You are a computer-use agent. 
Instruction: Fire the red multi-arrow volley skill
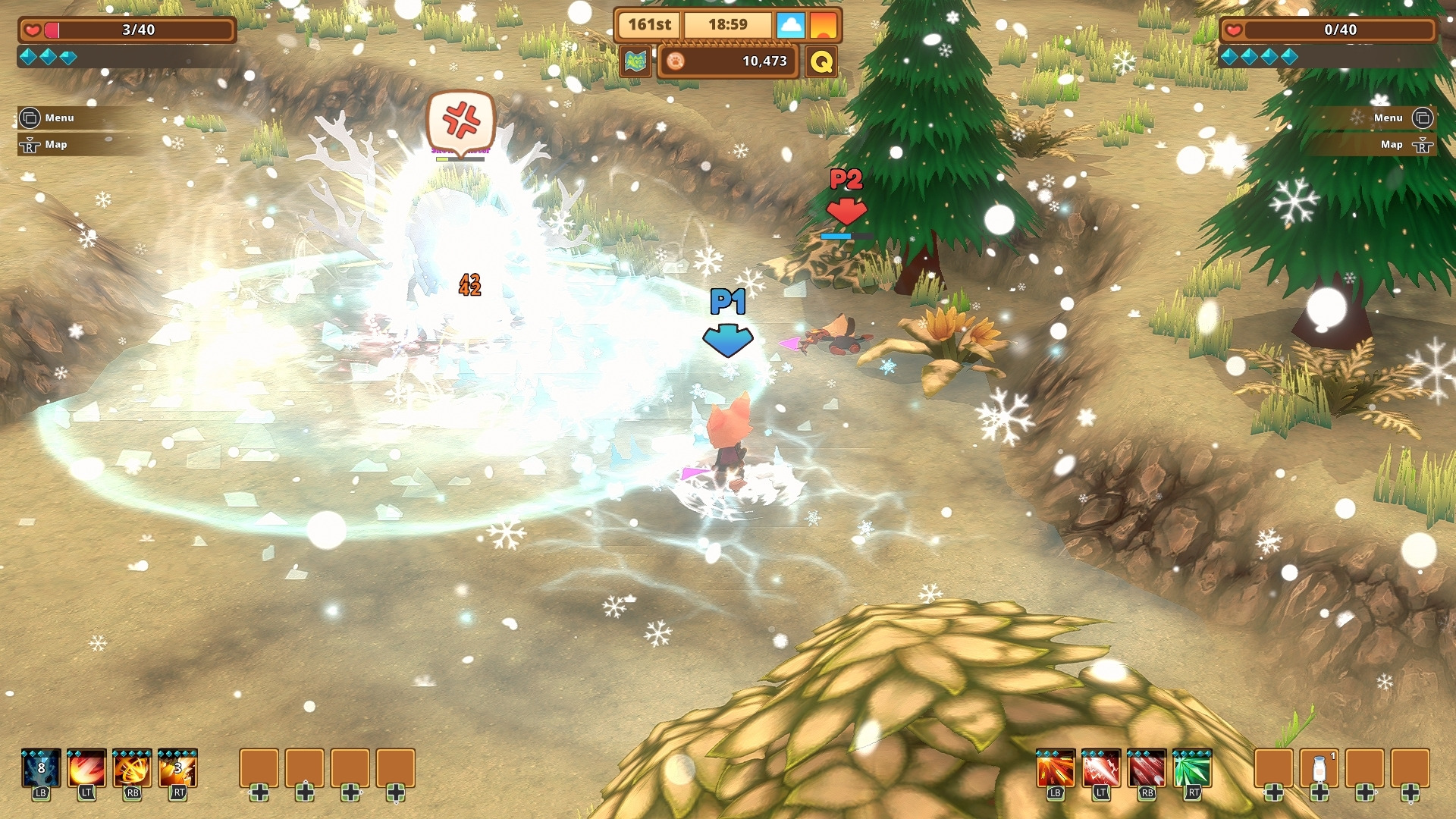(x=1147, y=770)
